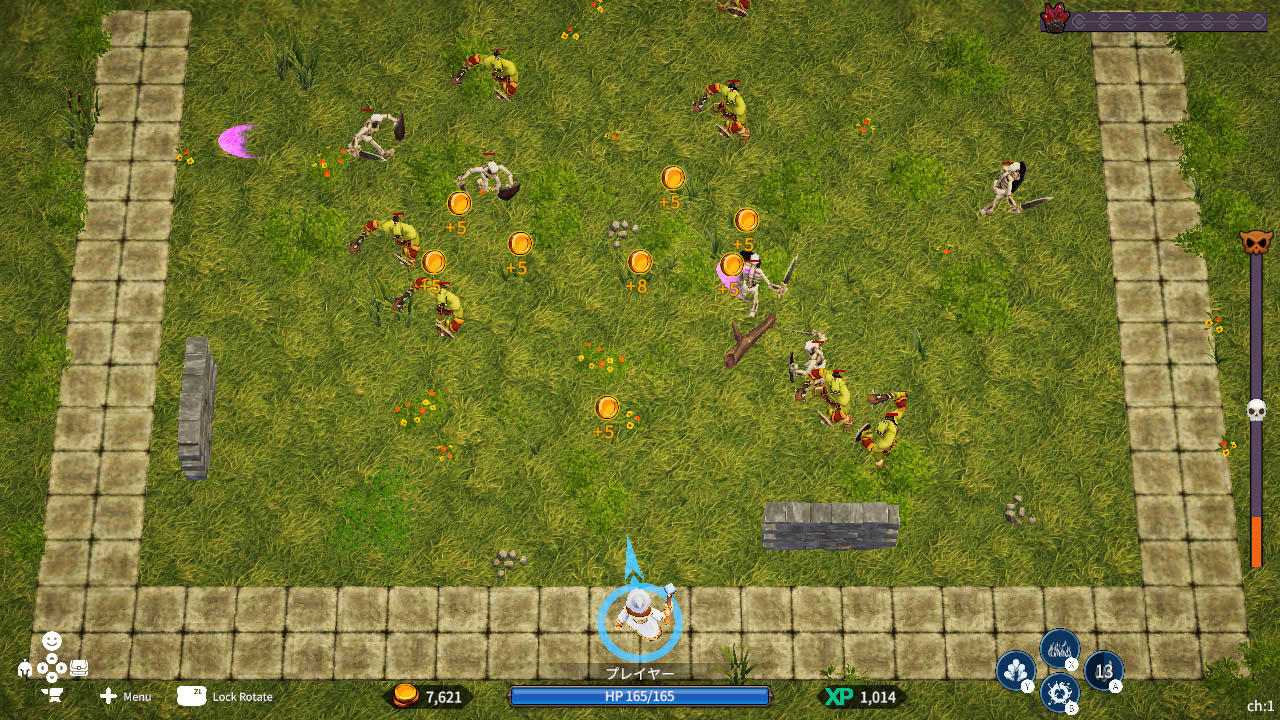The image size is (1280, 720).
Task: Trigger the skill with 13 charges on A
Action: click(x=1106, y=672)
